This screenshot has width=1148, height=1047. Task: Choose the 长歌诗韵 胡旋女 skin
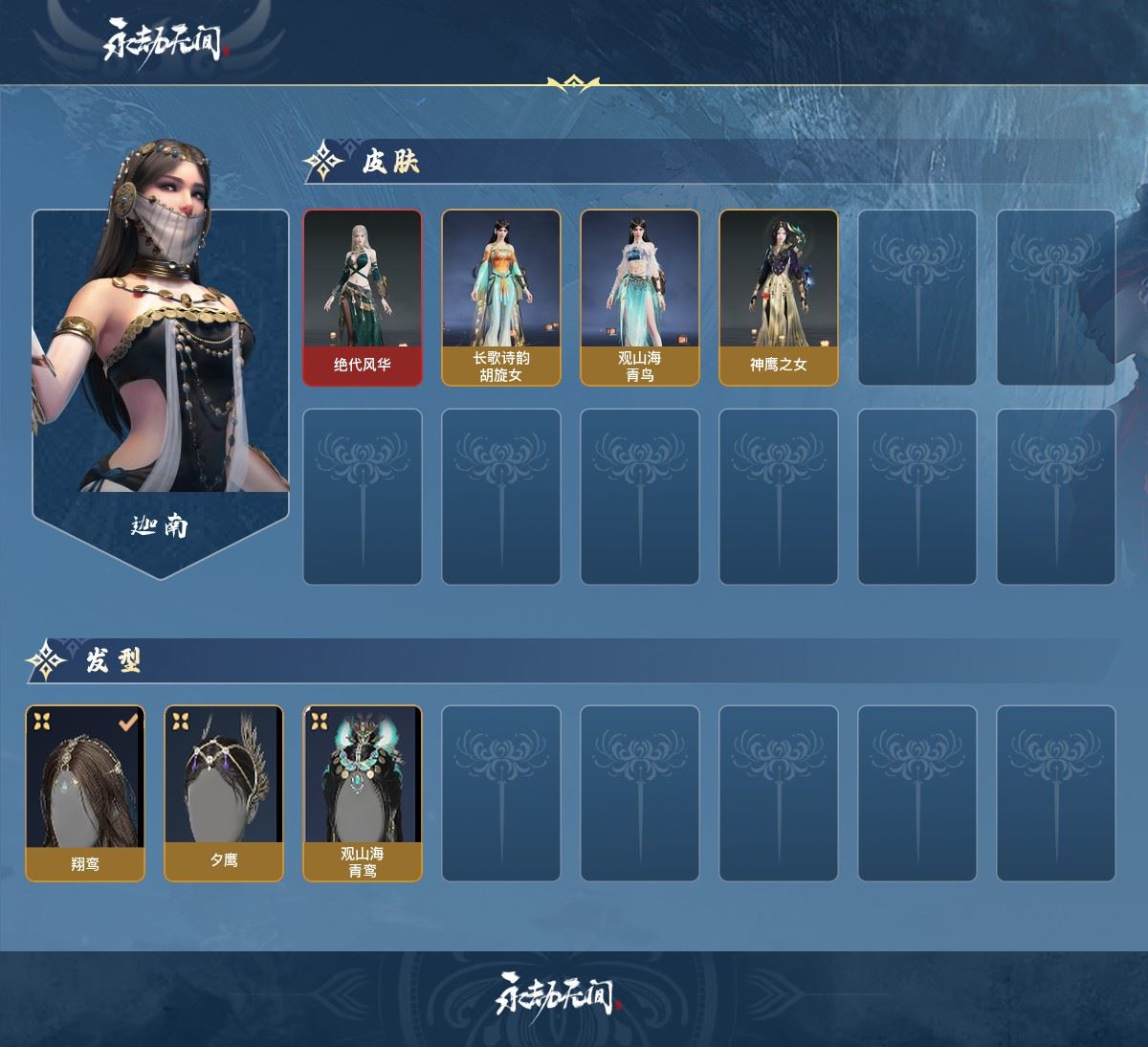501,298
